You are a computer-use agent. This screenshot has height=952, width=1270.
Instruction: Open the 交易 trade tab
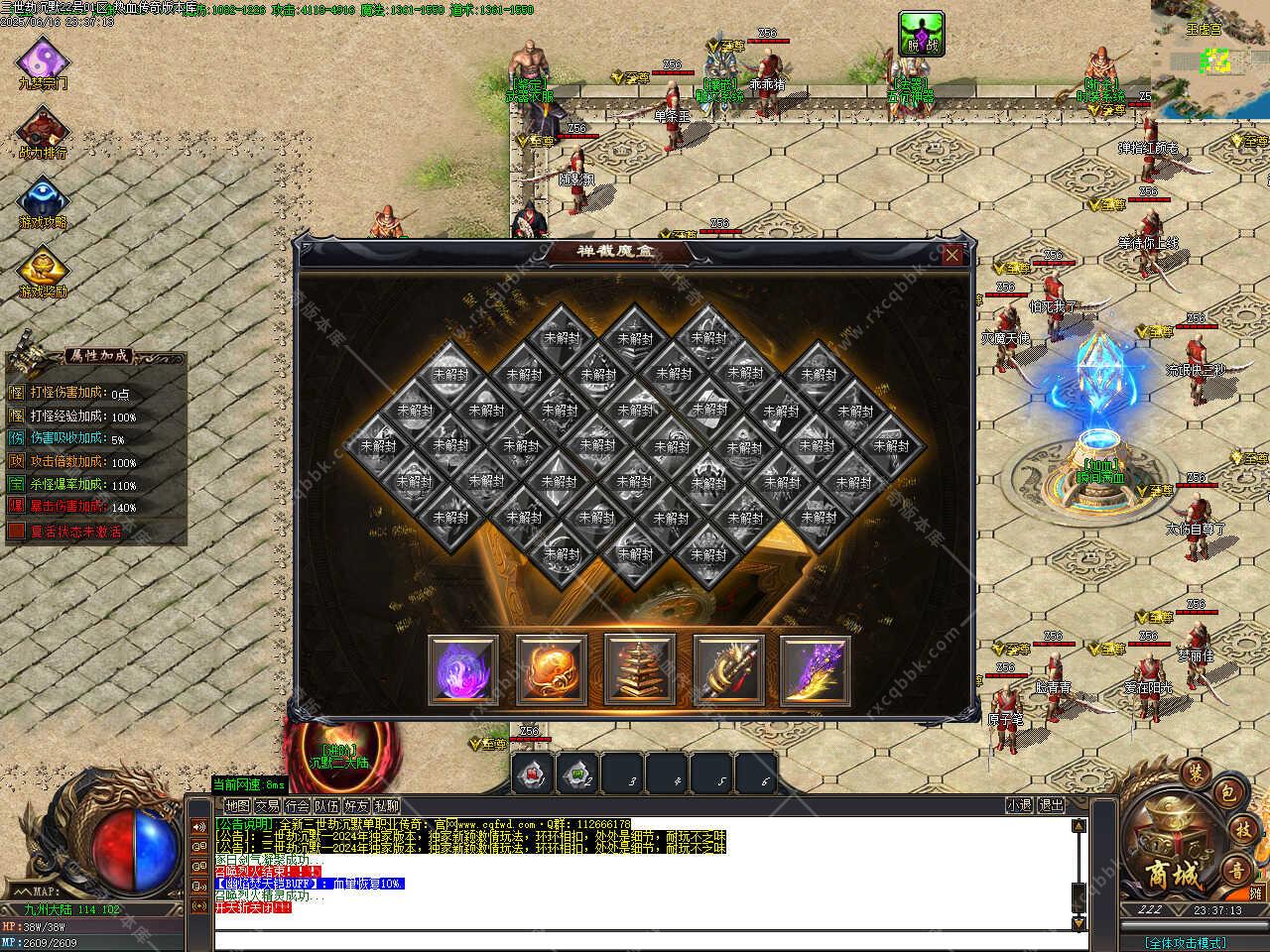coord(267,806)
